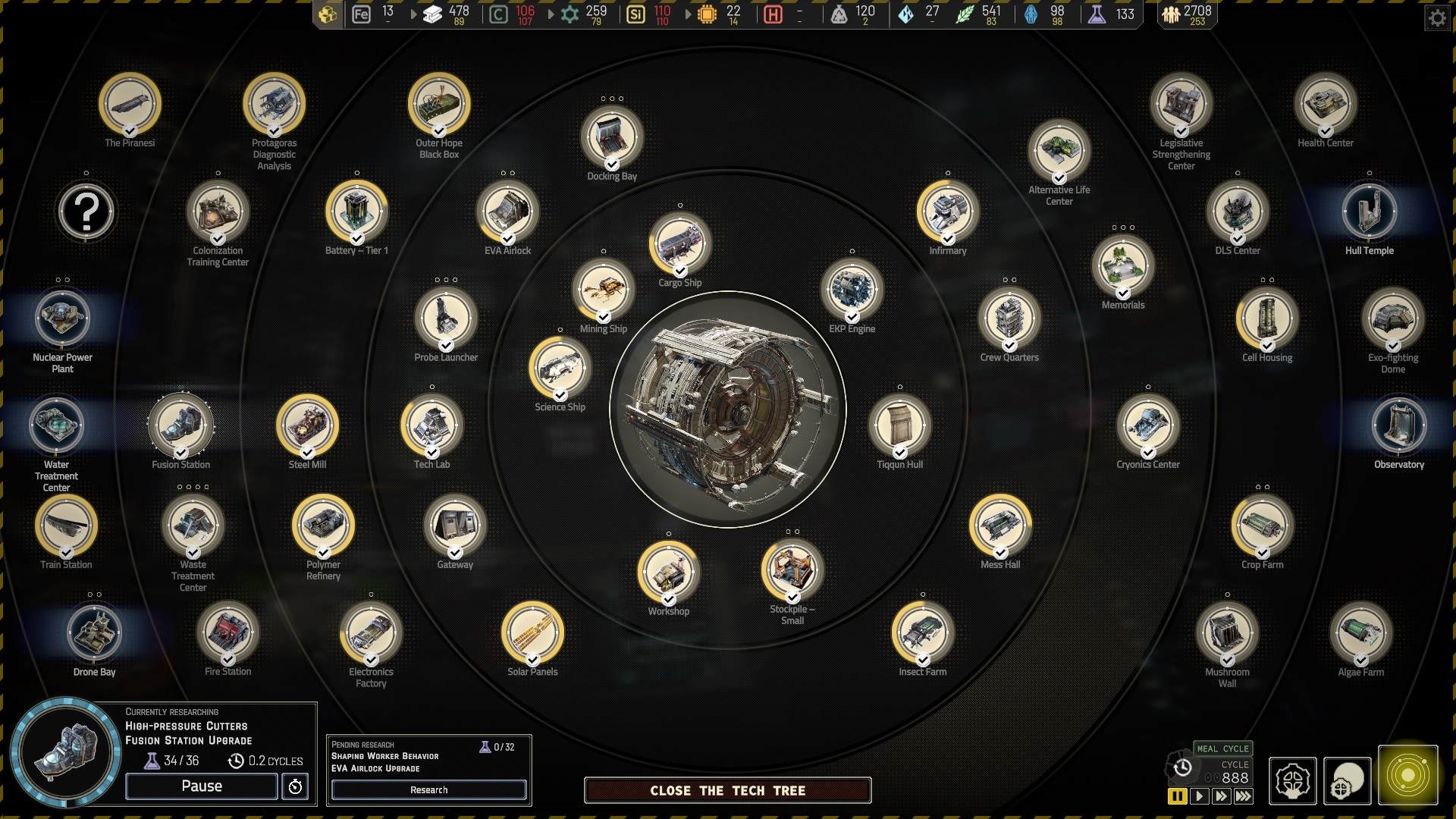Open the settings gear icon

[1437, 17]
